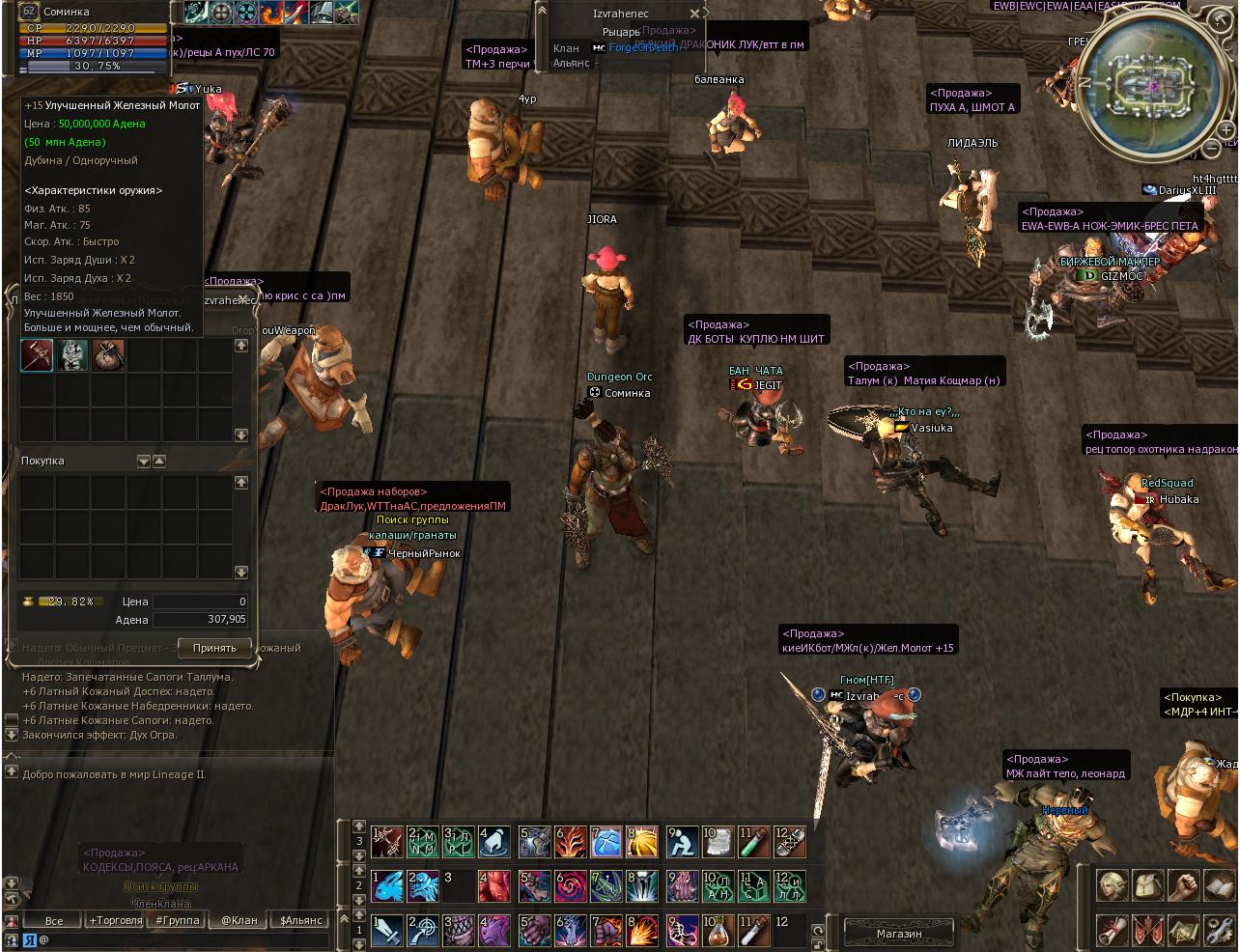Select the Improved Iron Hammer item in shop
This screenshot has width=1240, height=952.
click(x=37, y=355)
